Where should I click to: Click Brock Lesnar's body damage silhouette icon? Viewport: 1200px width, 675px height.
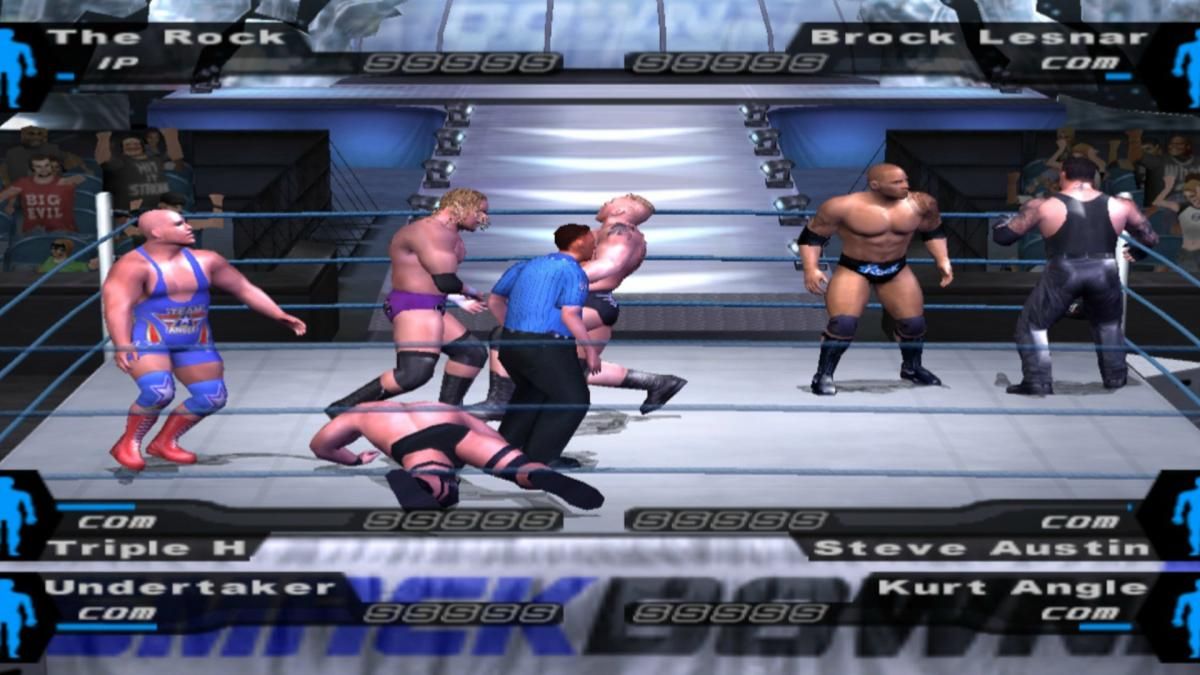(x=1186, y=68)
